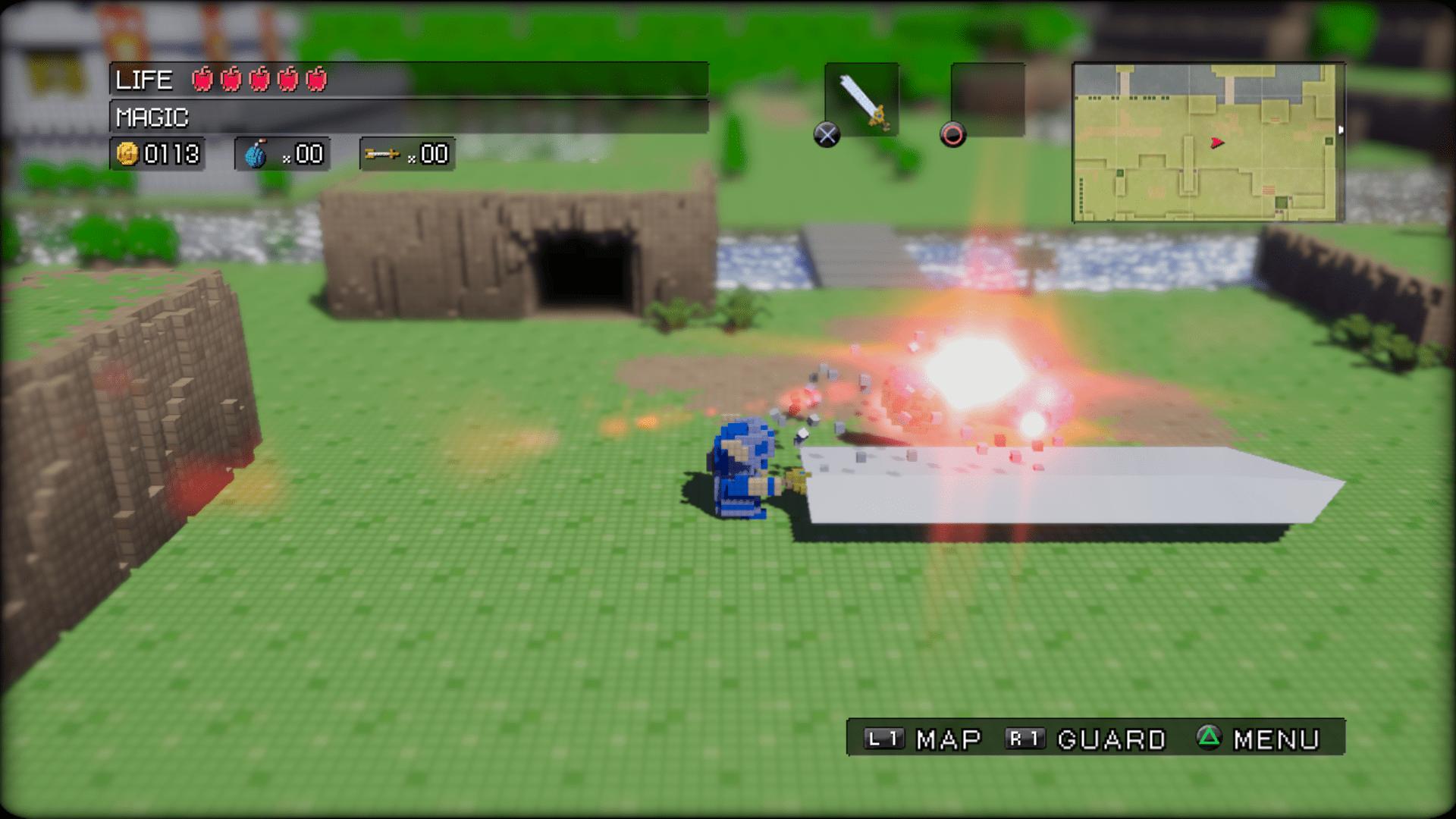Click the arrow ammo icon
Viewport: 1456px width, 819px height.
383,154
